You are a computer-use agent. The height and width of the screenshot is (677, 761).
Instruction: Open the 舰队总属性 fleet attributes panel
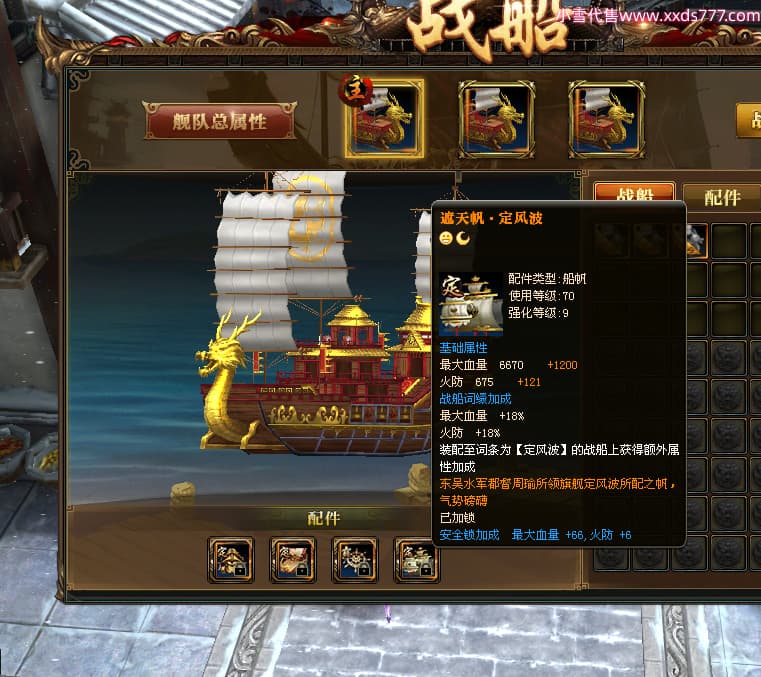pyautogui.click(x=220, y=122)
